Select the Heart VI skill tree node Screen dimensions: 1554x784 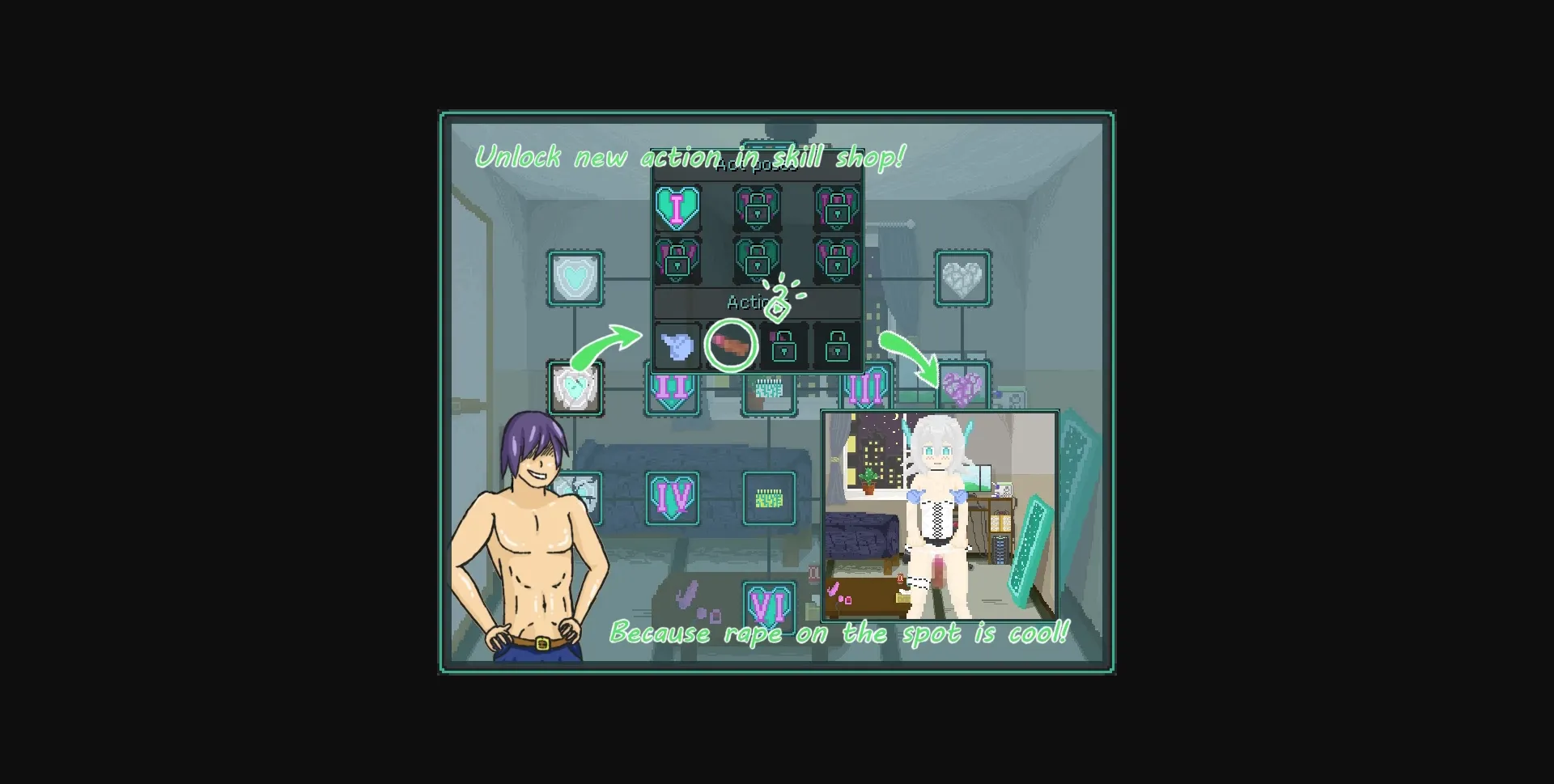767,605
